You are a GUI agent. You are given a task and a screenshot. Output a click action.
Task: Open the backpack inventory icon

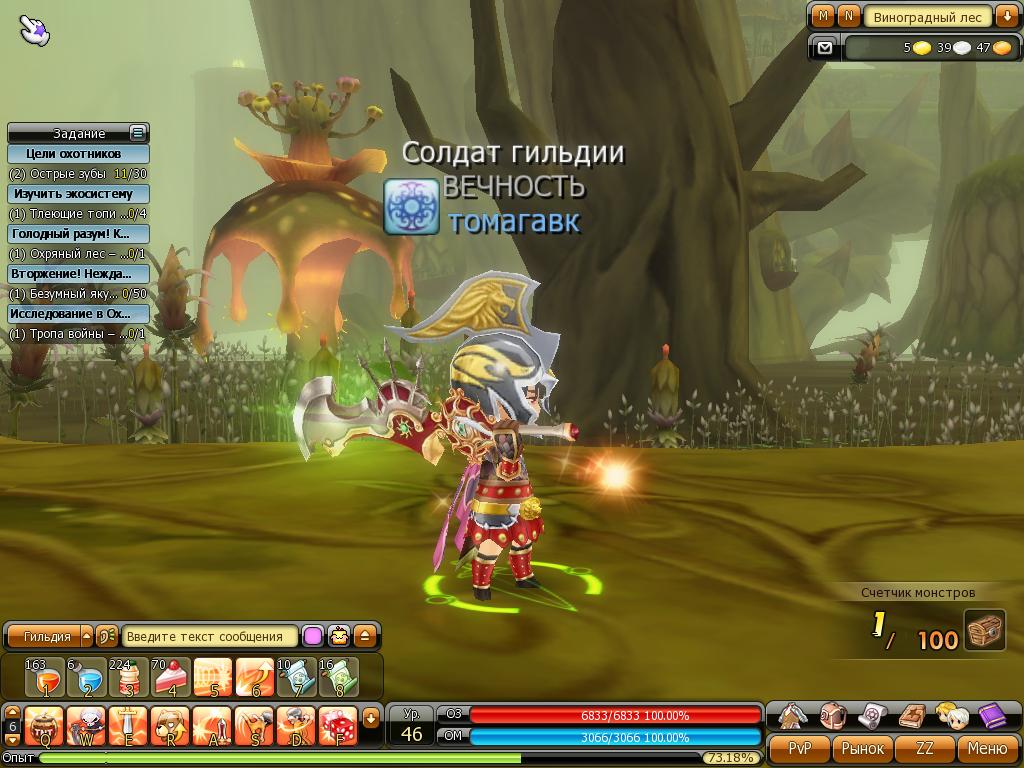pyautogui.click(x=833, y=716)
